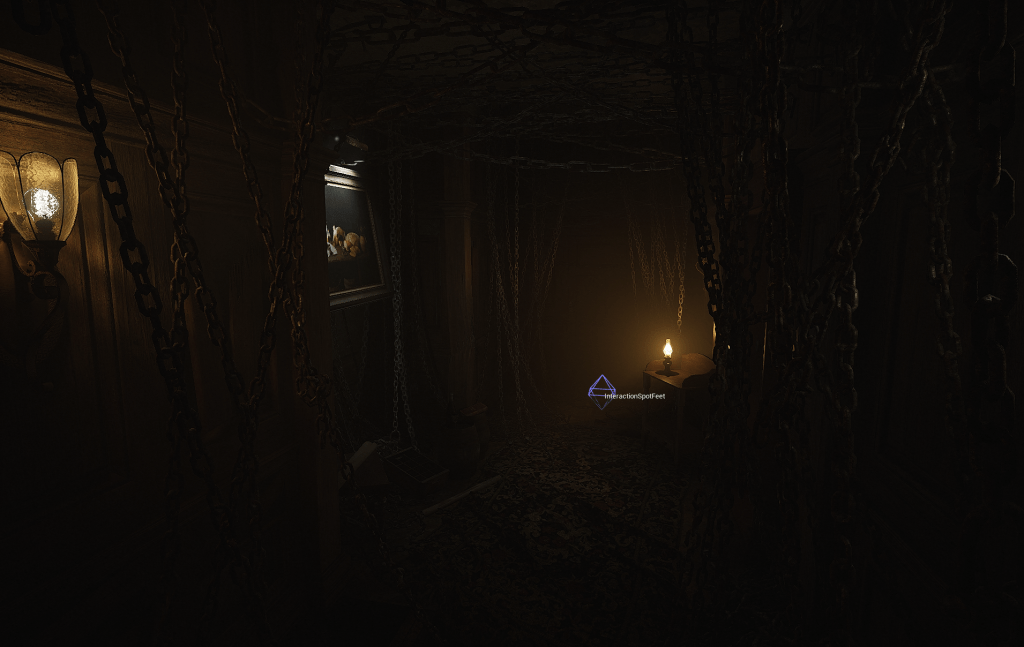The image size is (1024, 647).
Task: Click the InteractionSpotFeet diamond marker
Action: [x=601, y=392]
